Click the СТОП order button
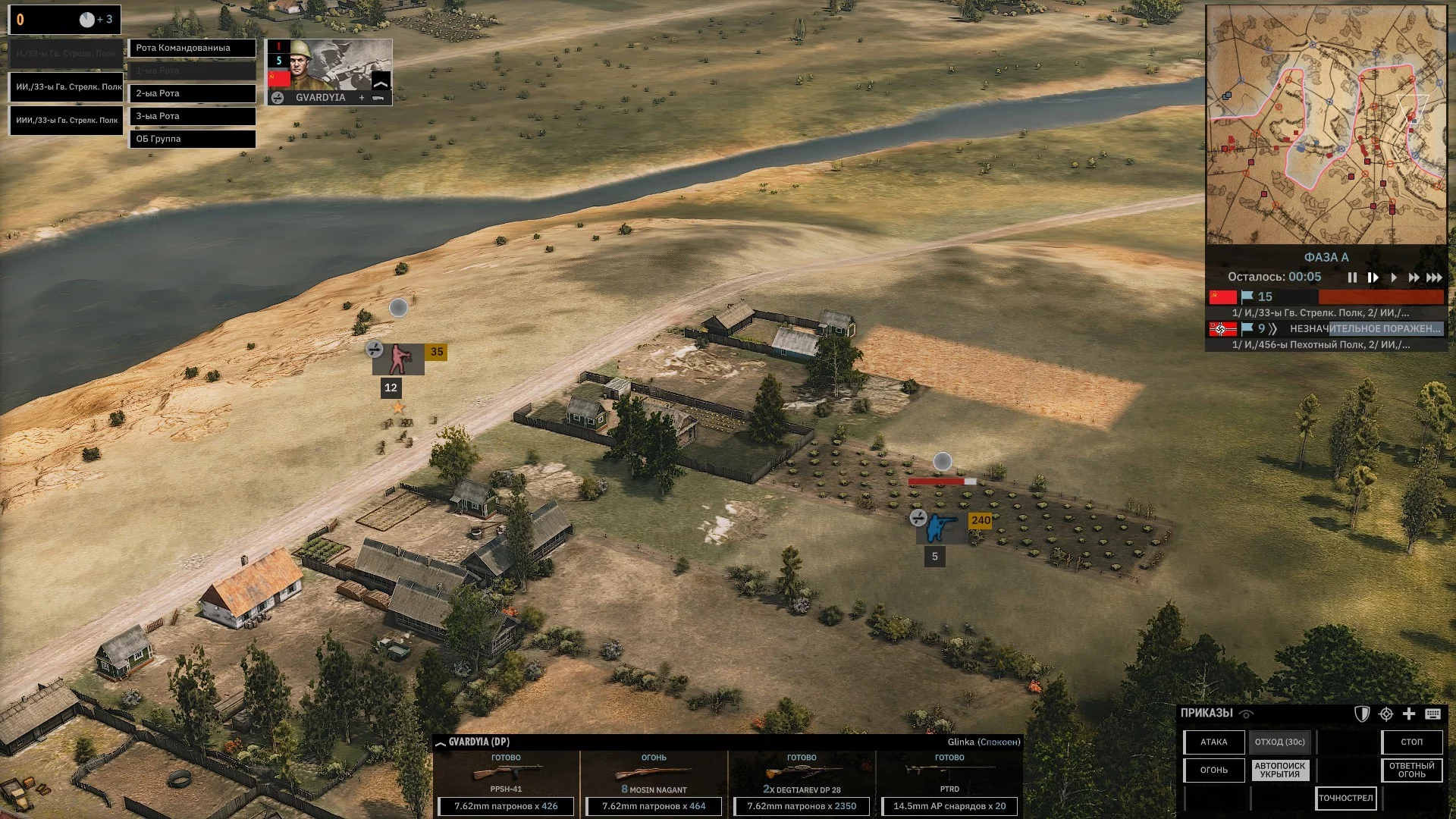This screenshot has width=1456, height=819. [1411, 742]
